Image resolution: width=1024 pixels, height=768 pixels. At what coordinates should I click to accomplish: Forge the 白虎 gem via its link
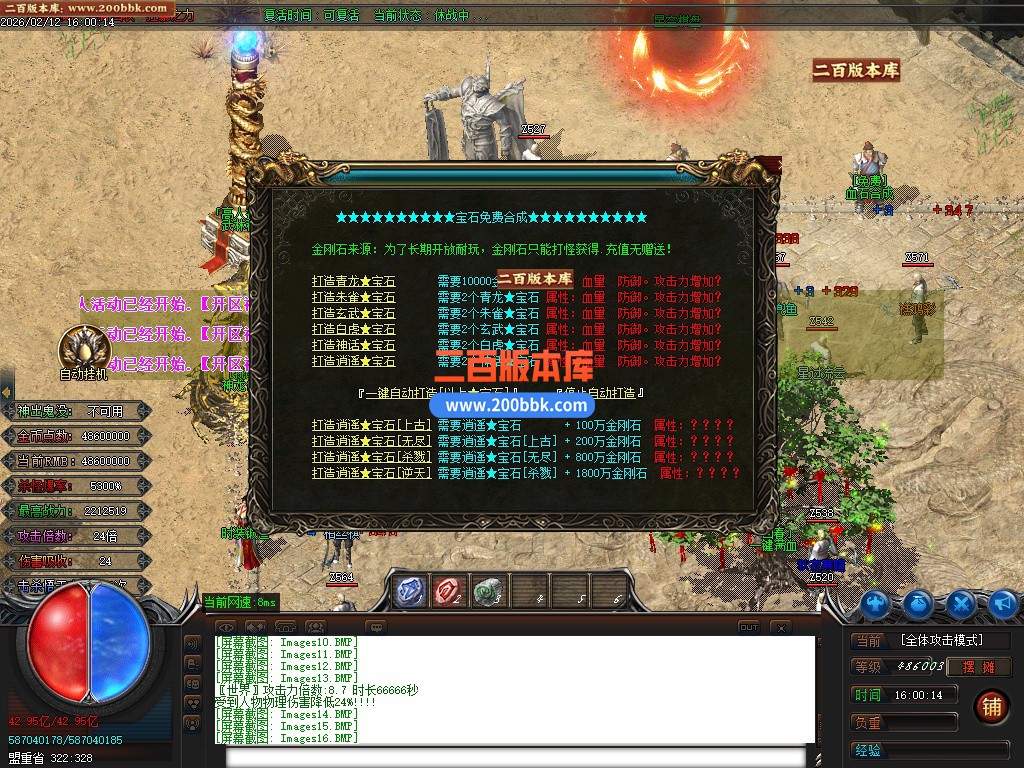point(353,330)
